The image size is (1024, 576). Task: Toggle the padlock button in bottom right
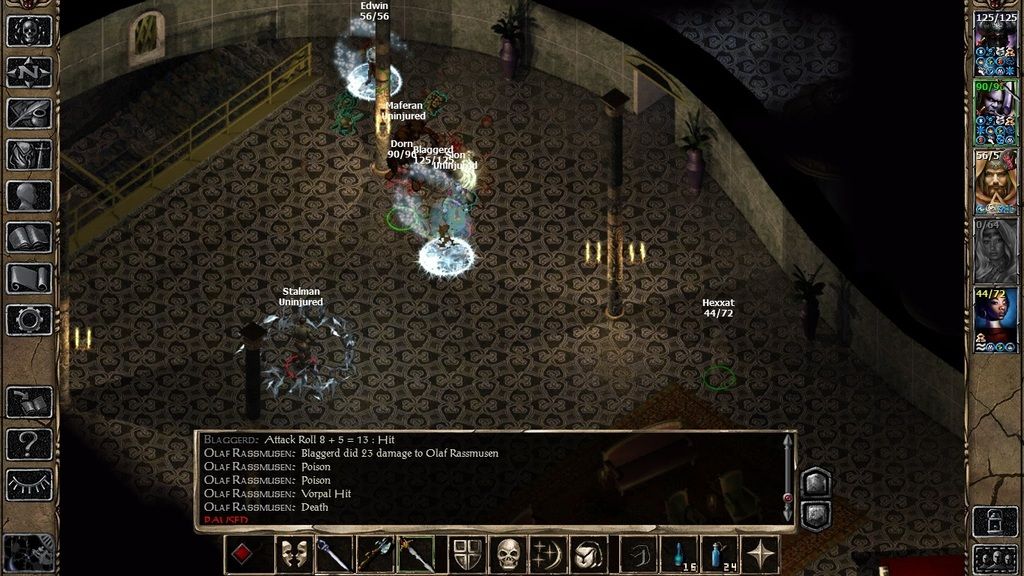[995, 522]
